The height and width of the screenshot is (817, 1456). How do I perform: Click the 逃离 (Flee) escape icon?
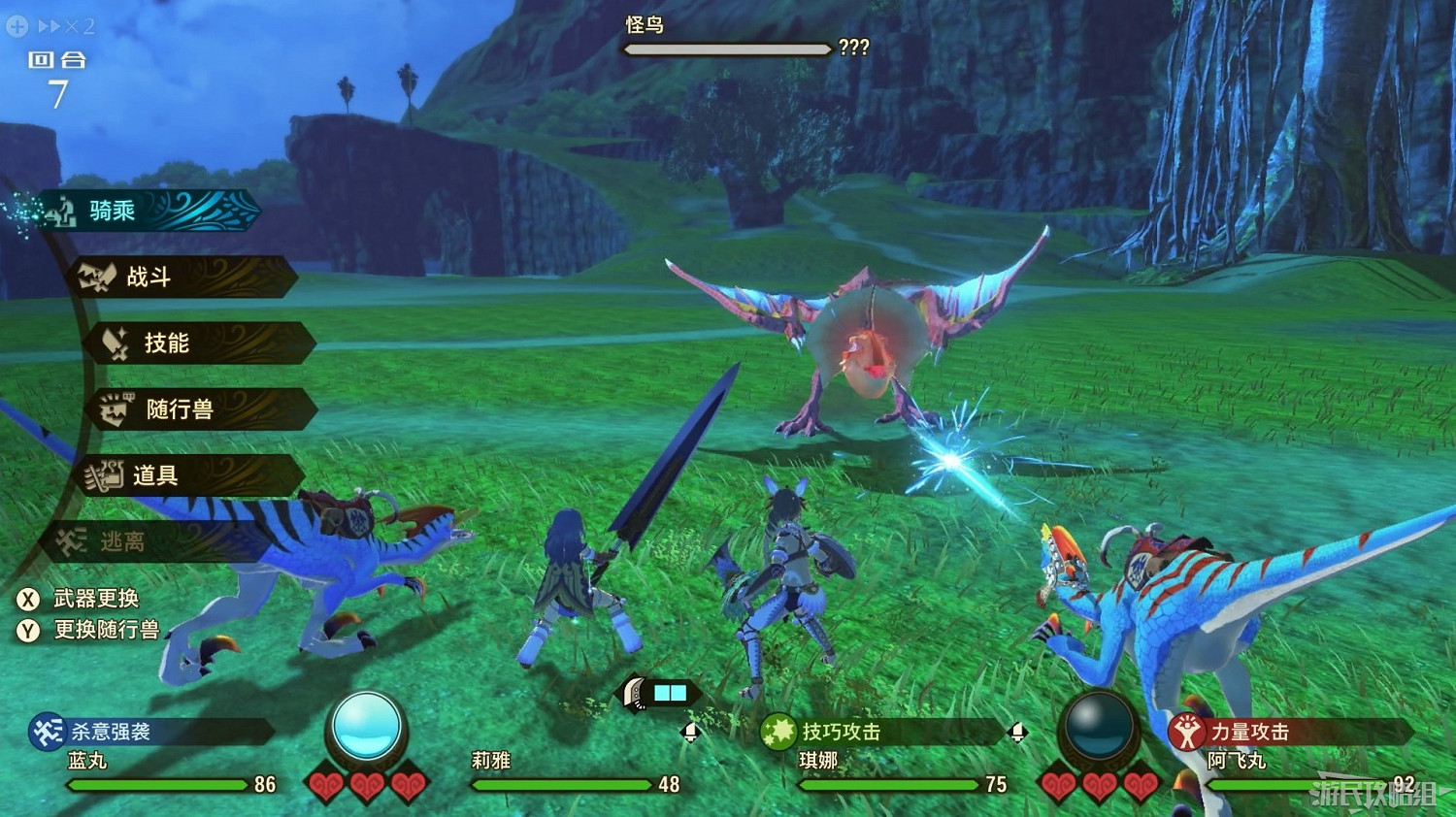click(71, 541)
